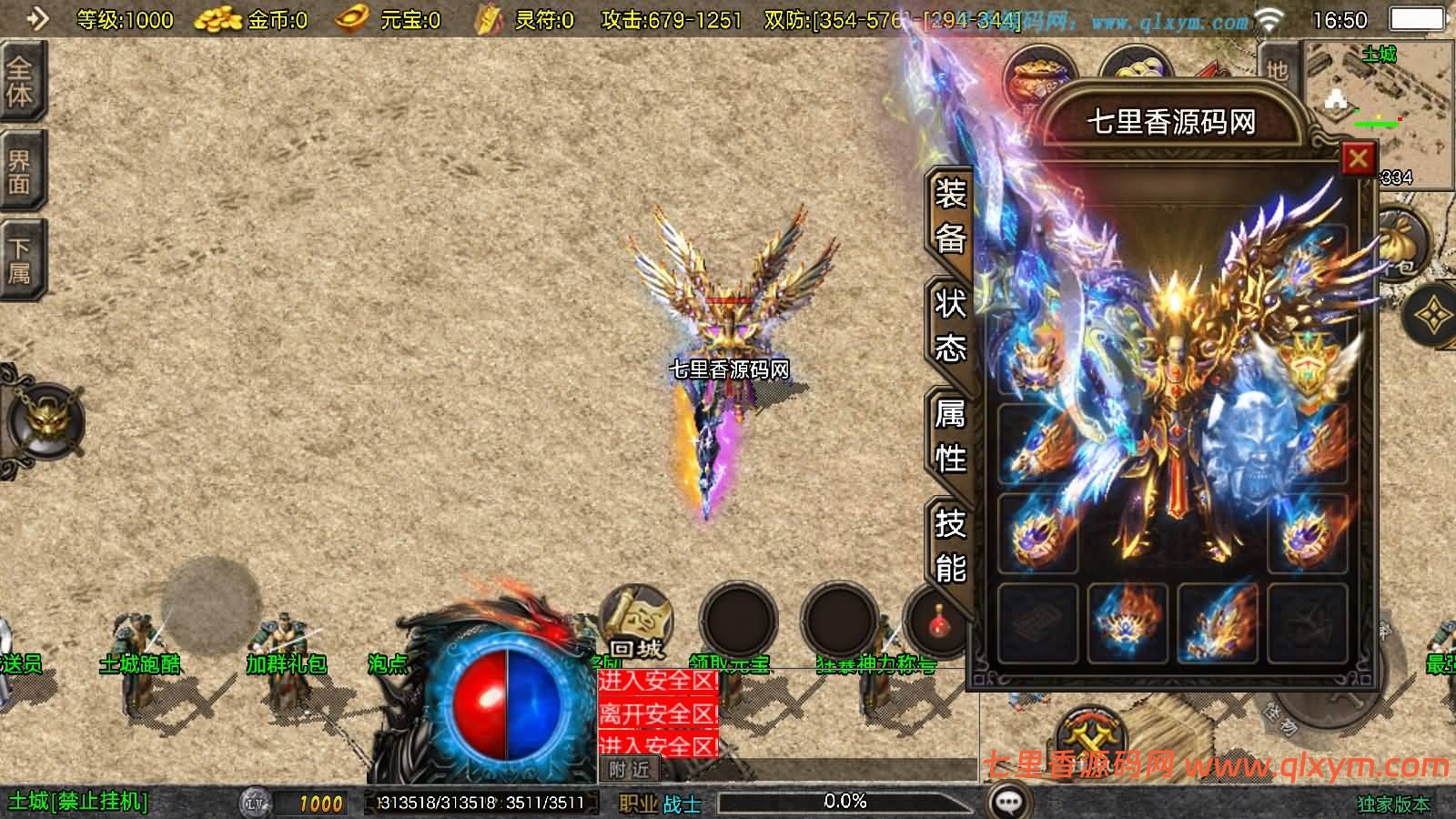This screenshot has height=819, width=1456.
Task: Close the character equipment panel
Action: tap(1358, 159)
